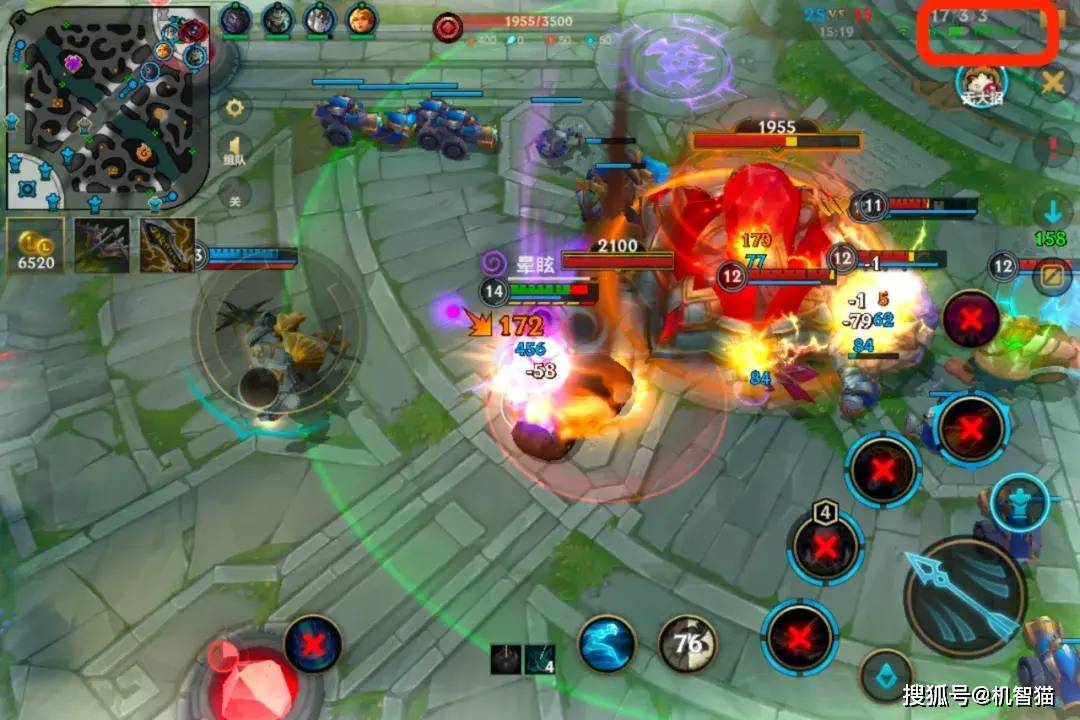Tap the 无大招 no-ultimate quick chat

point(981,84)
